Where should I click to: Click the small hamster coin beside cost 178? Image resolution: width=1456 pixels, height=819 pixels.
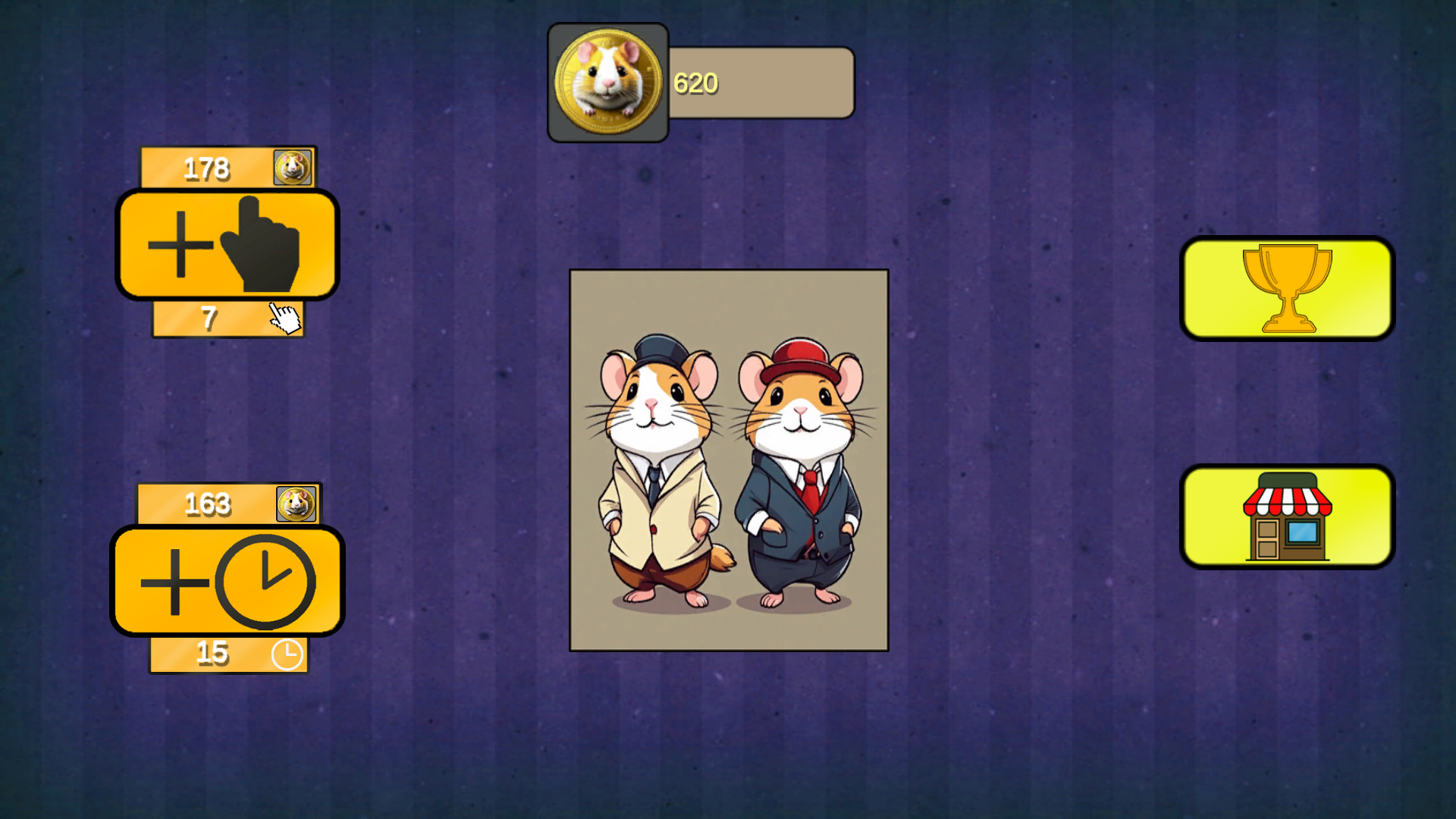pos(293,167)
